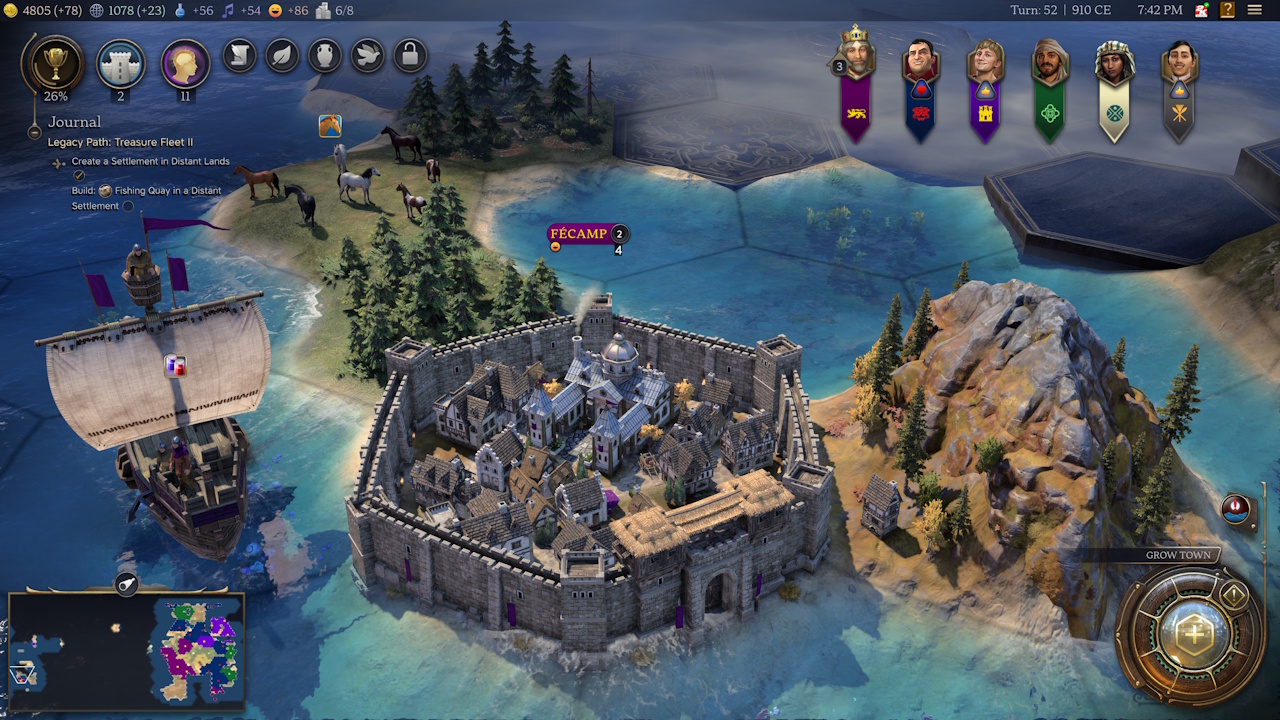1280x720 pixels.
Task: Click the happiness smiley icon
Action: [x=275, y=11]
